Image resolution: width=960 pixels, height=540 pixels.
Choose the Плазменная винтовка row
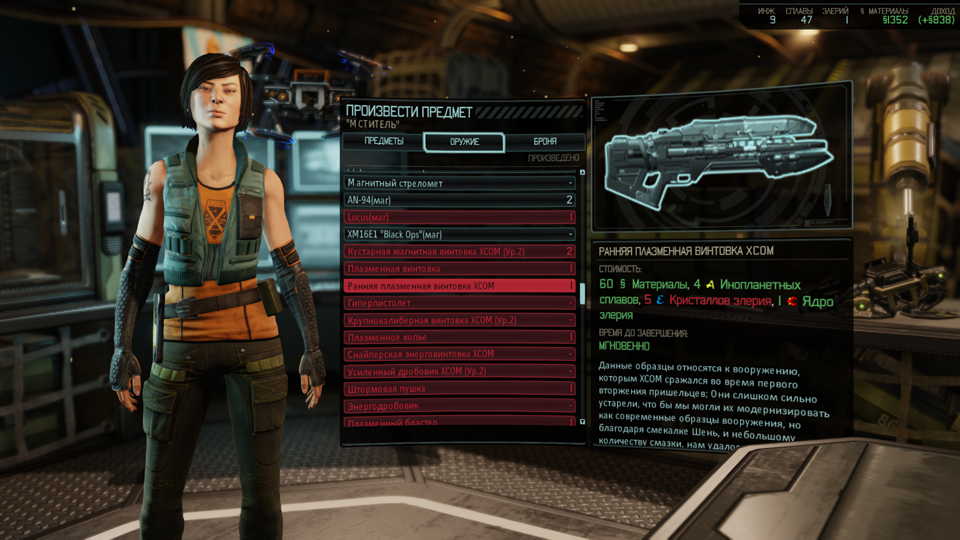pos(460,268)
